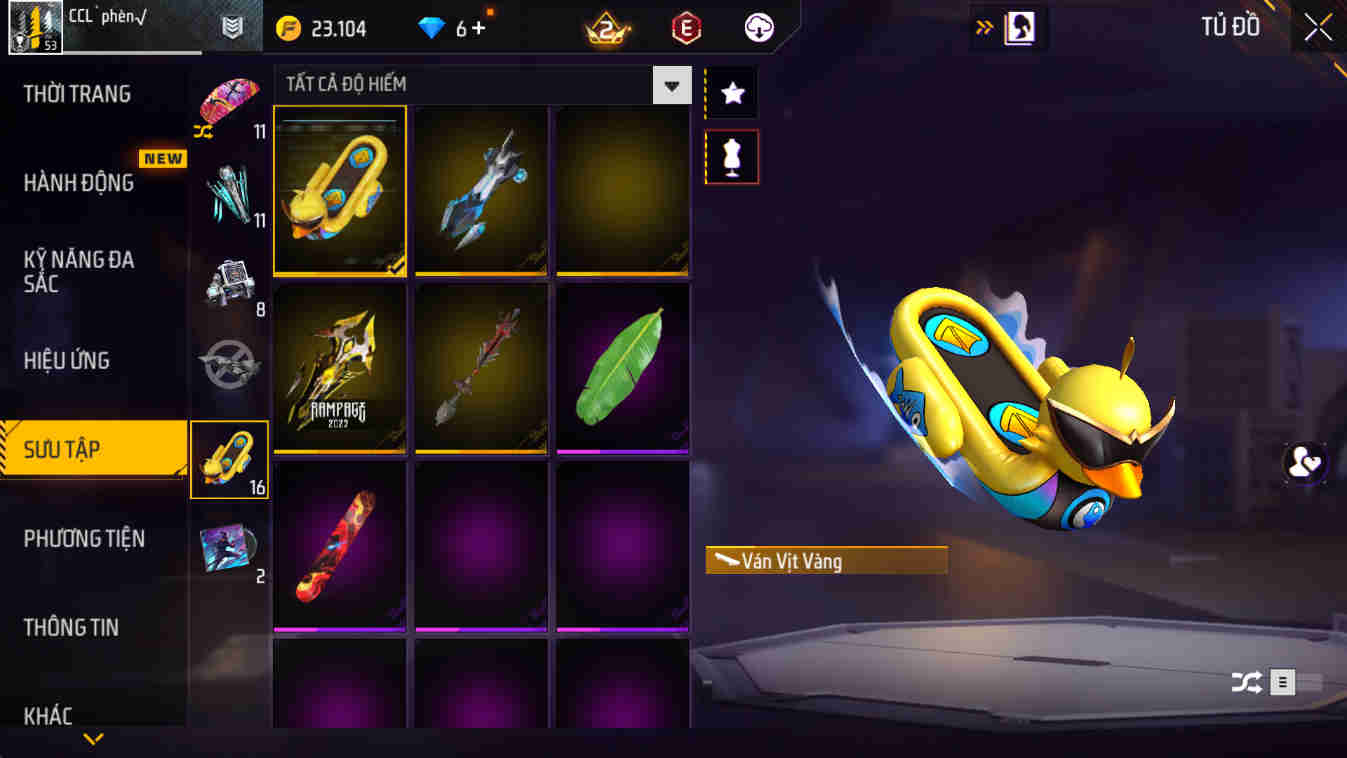Open the cloud download icon in top bar
Image resolution: width=1347 pixels, height=758 pixels.
pos(758,27)
